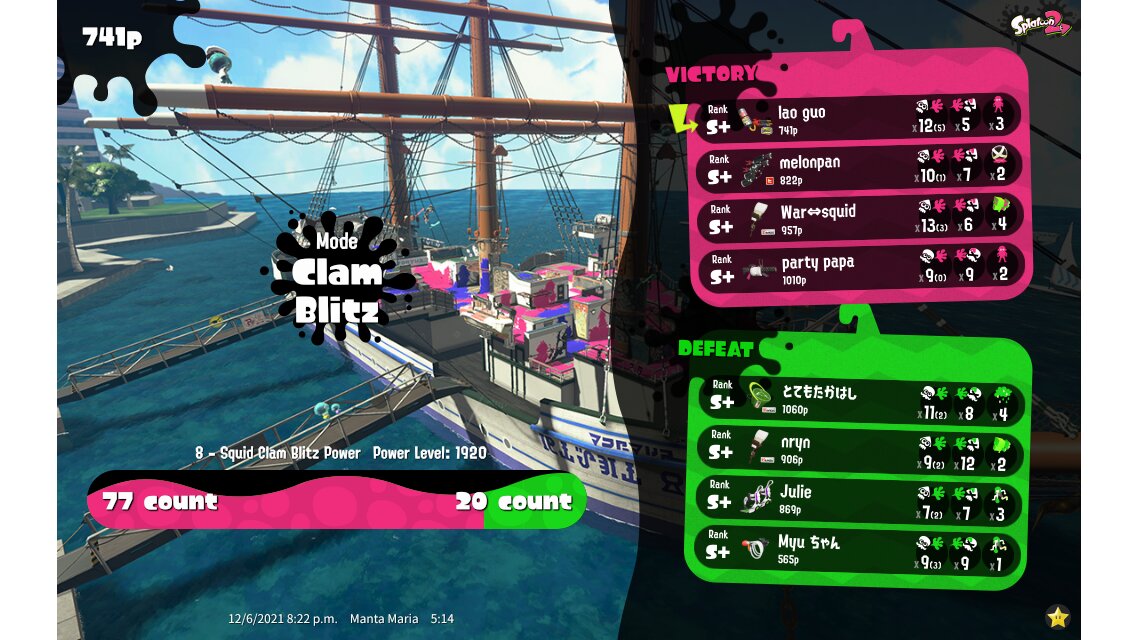Screen dimensions: 1138x640
Task: Select lao guo's result row
Action: pos(860,119)
